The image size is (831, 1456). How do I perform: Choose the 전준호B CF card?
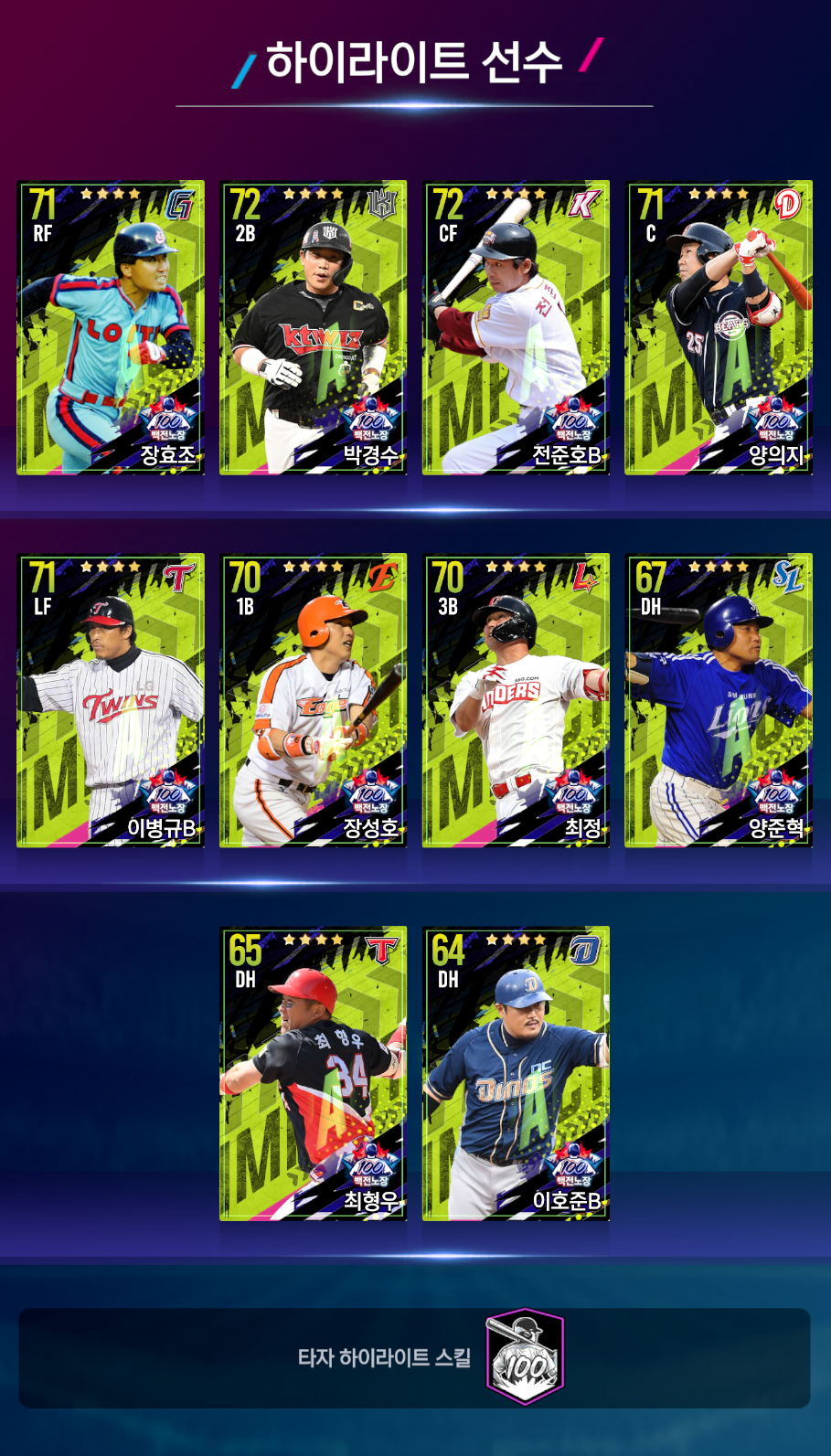pyautogui.click(x=516, y=327)
